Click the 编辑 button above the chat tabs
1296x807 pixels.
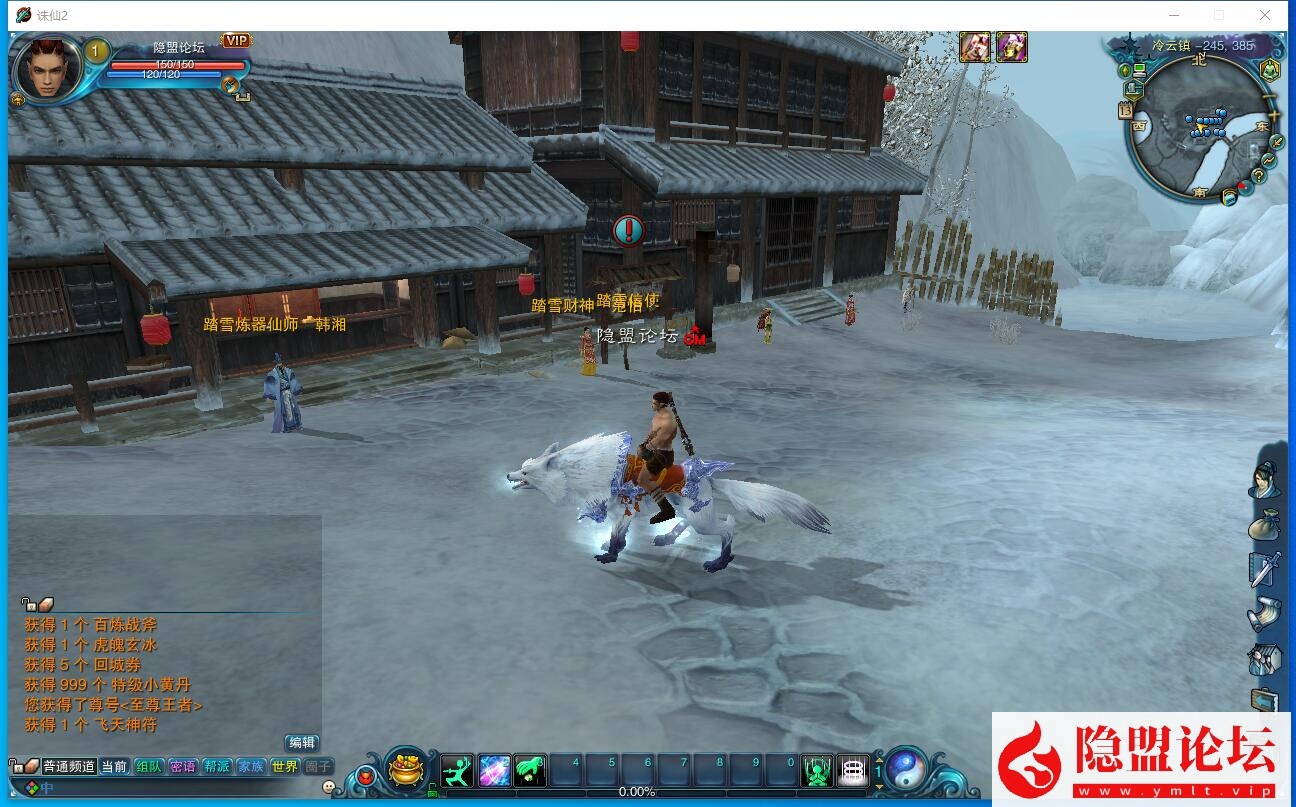[302, 742]
